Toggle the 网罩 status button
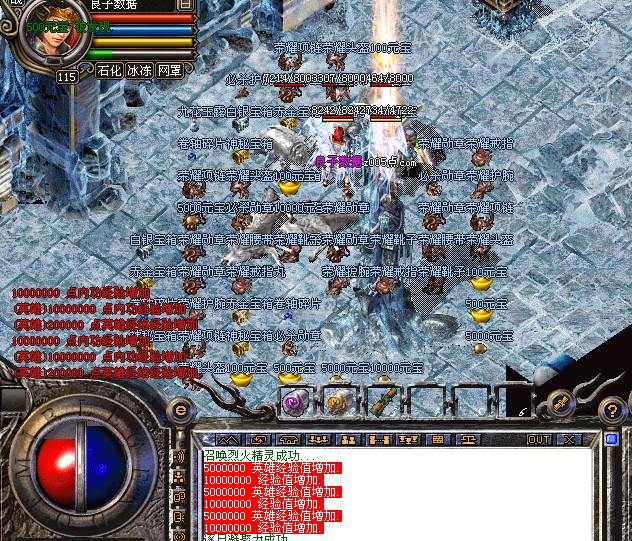The width and height of the screenshot is (632, 541). [x=170, y=71]
